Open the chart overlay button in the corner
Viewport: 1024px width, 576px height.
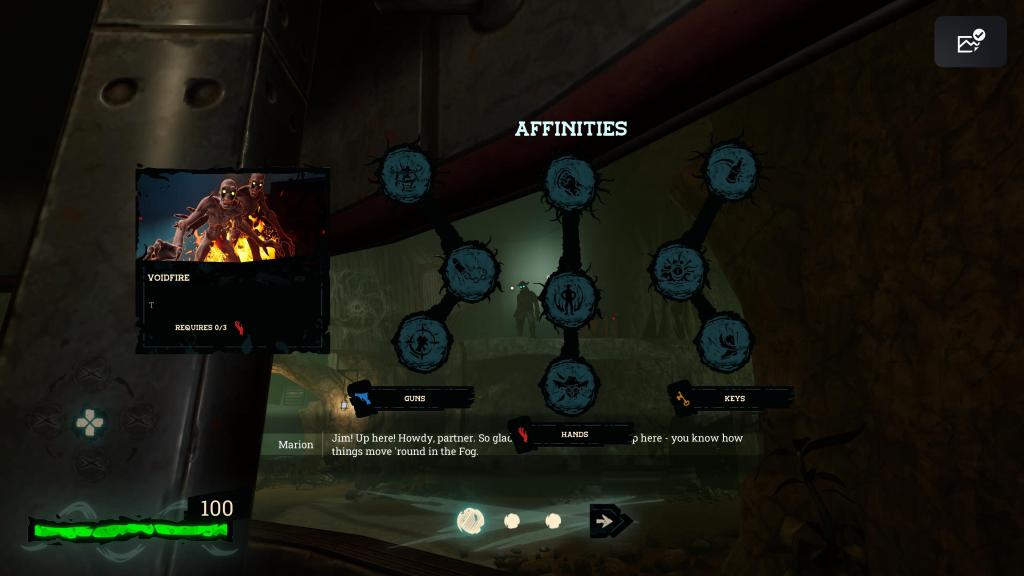coord(970,42)
